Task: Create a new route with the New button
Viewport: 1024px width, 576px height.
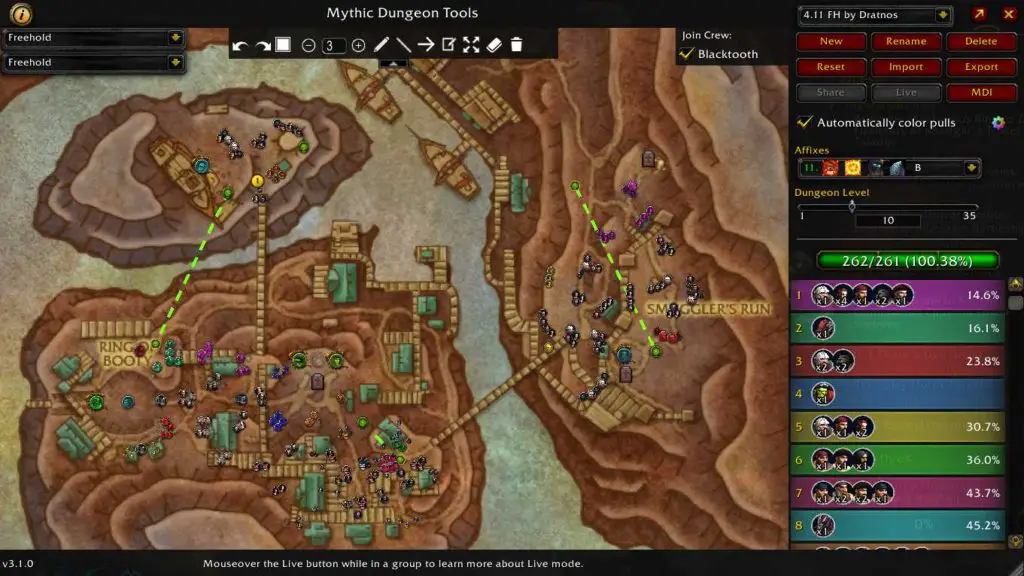Action: tap(831, 42)
